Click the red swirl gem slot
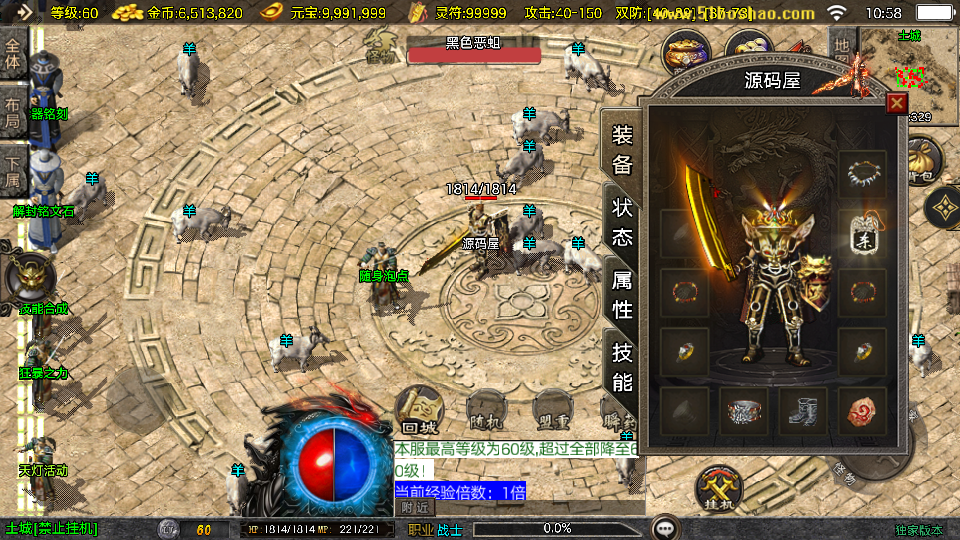The width and height of the screenshot is (960, 540). click(862, 411)
